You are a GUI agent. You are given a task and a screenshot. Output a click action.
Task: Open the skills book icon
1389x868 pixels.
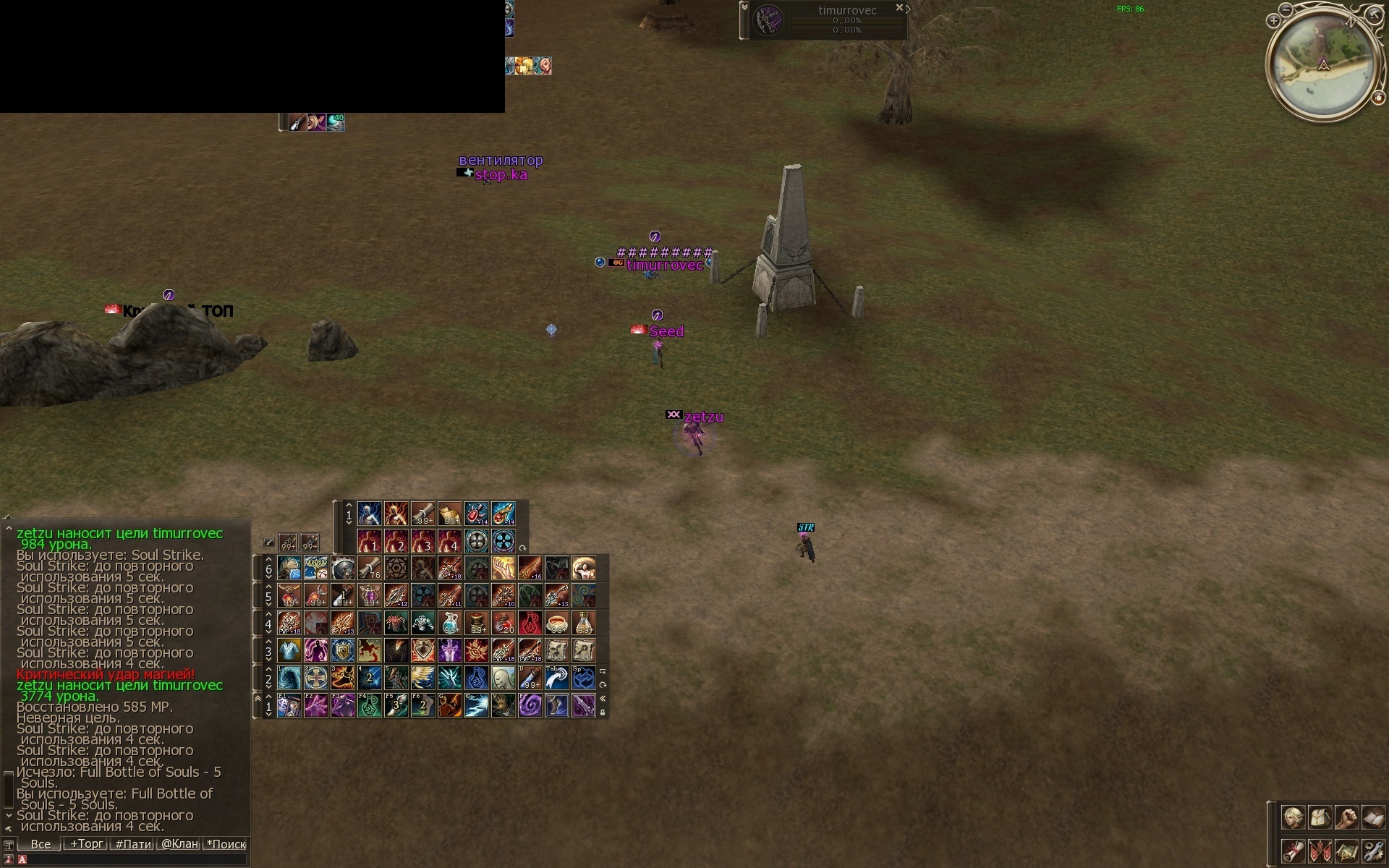1373,818
